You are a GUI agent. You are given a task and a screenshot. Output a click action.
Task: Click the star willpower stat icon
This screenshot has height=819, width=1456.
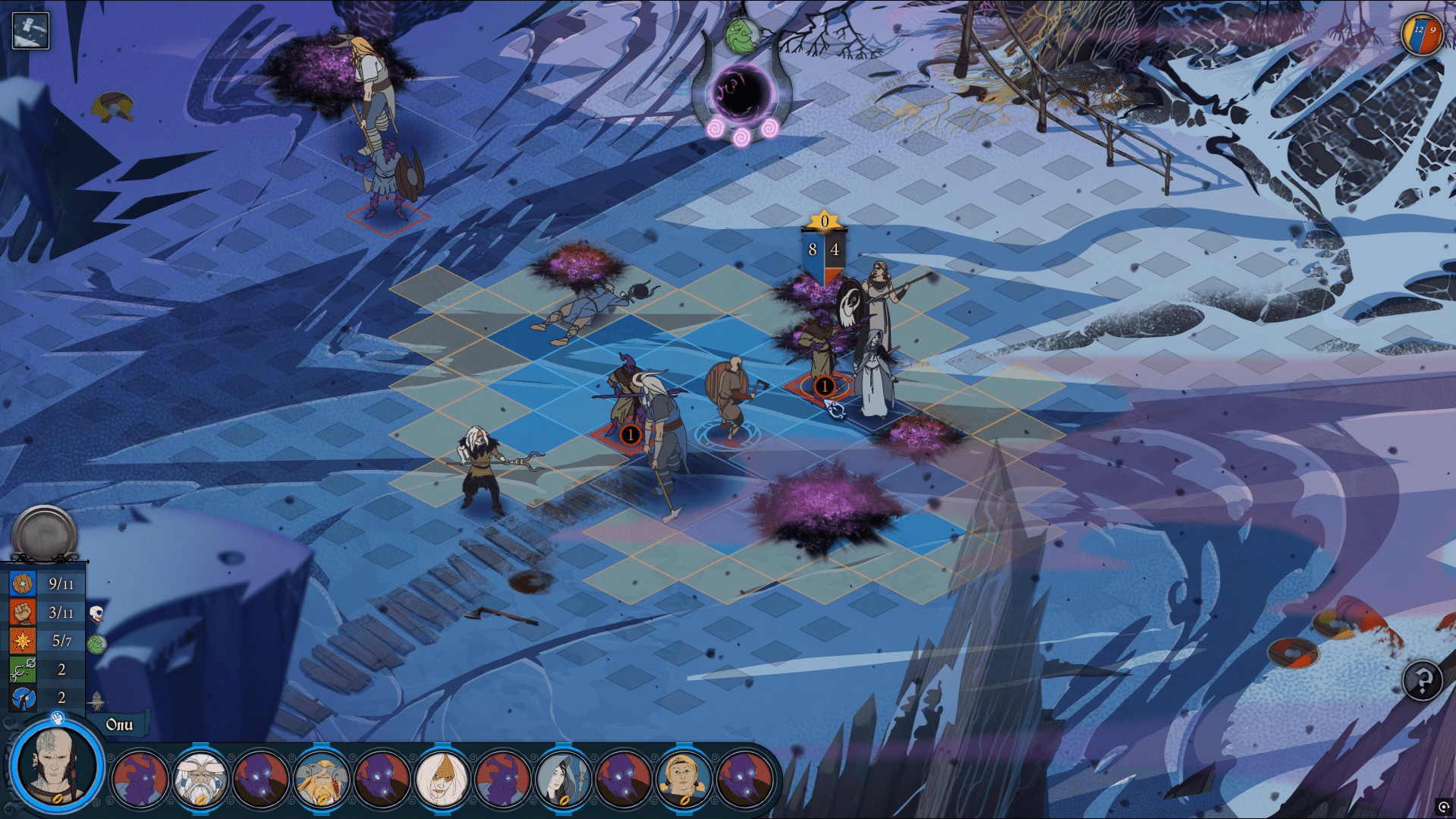pyautogui.click(x=23, y=641)
